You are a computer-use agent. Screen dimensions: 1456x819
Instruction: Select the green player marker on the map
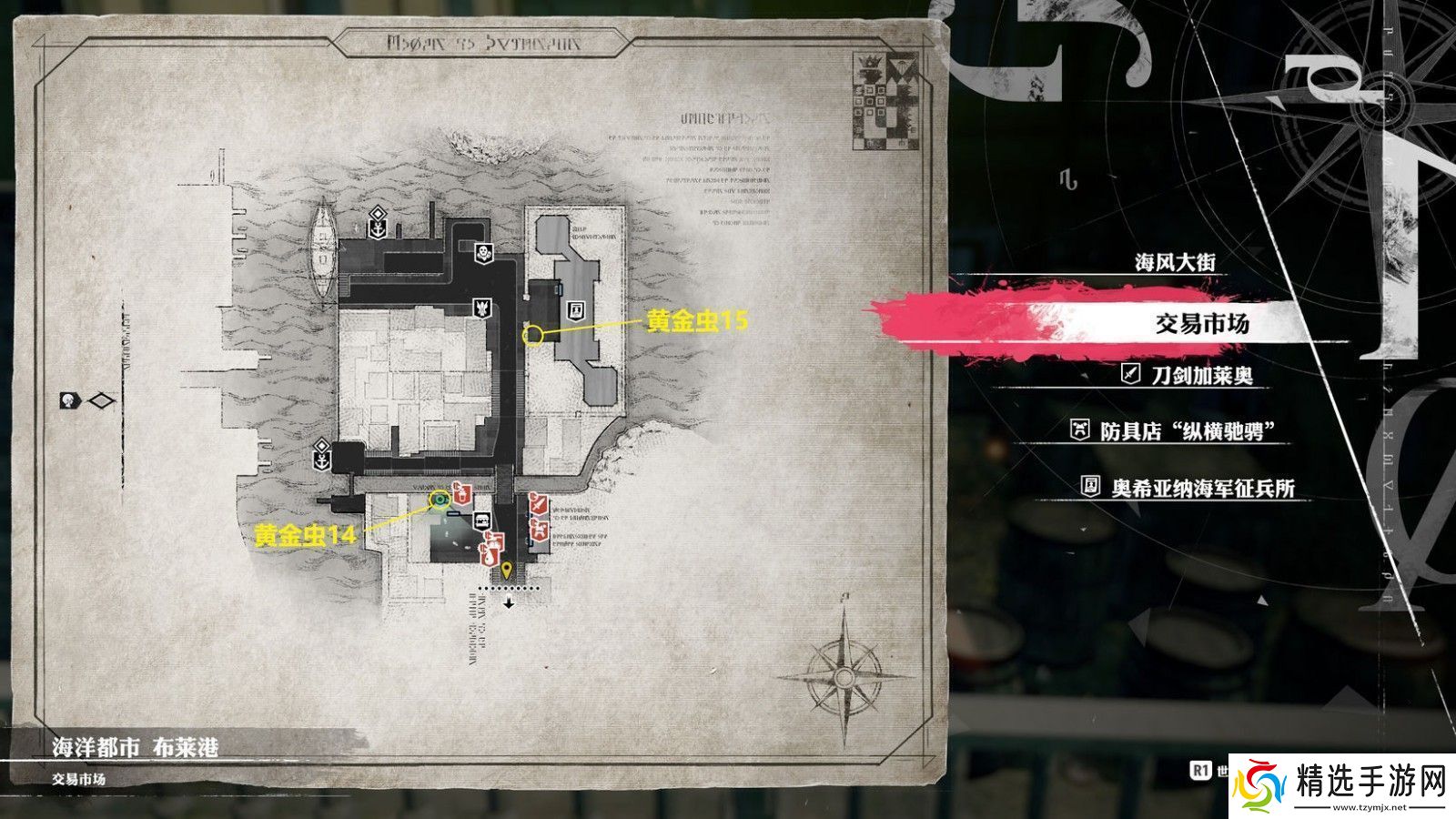440,498
